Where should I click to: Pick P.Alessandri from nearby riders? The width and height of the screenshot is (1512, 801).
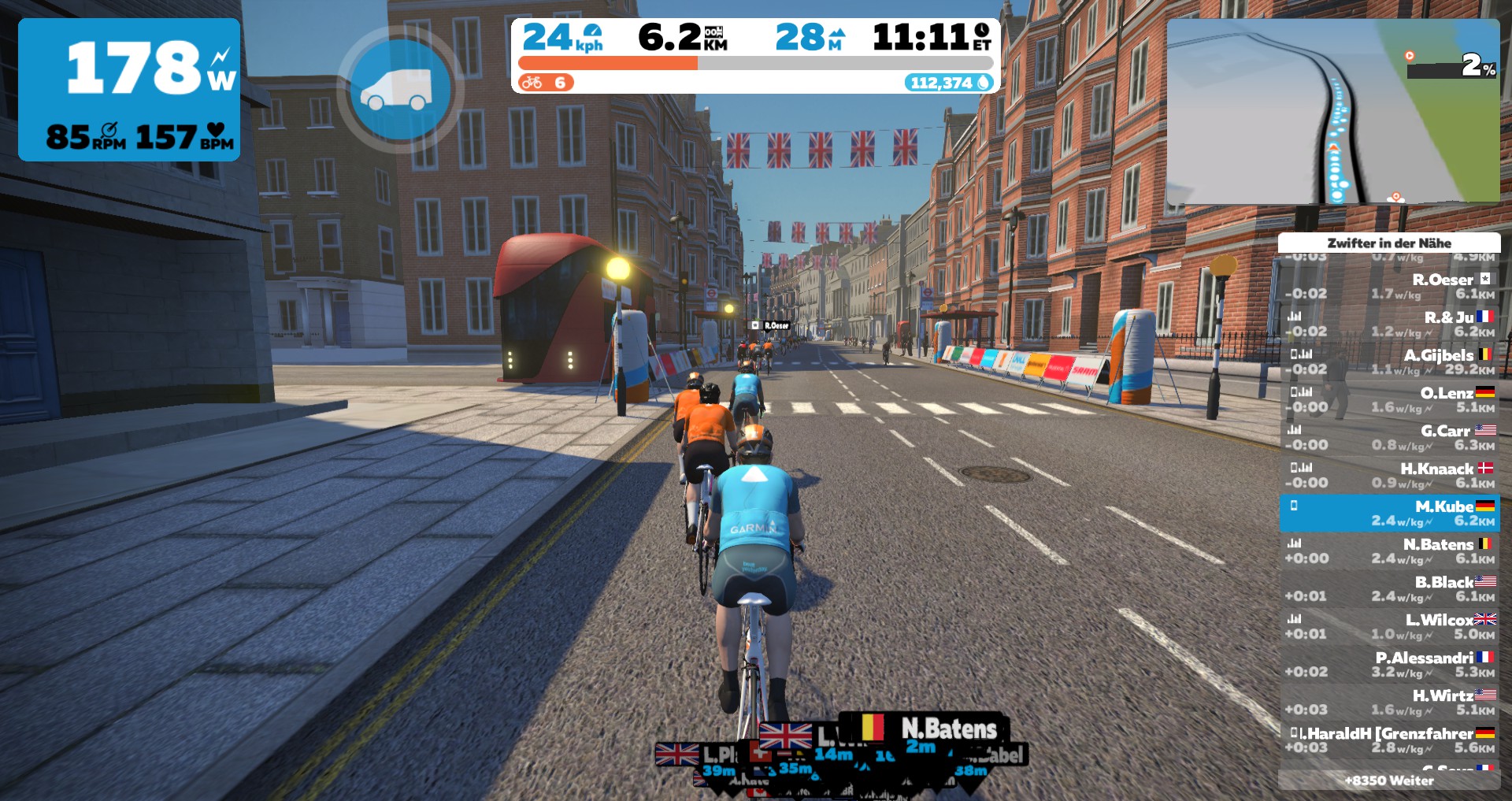pyautogui.click(x=1389, y=665)
